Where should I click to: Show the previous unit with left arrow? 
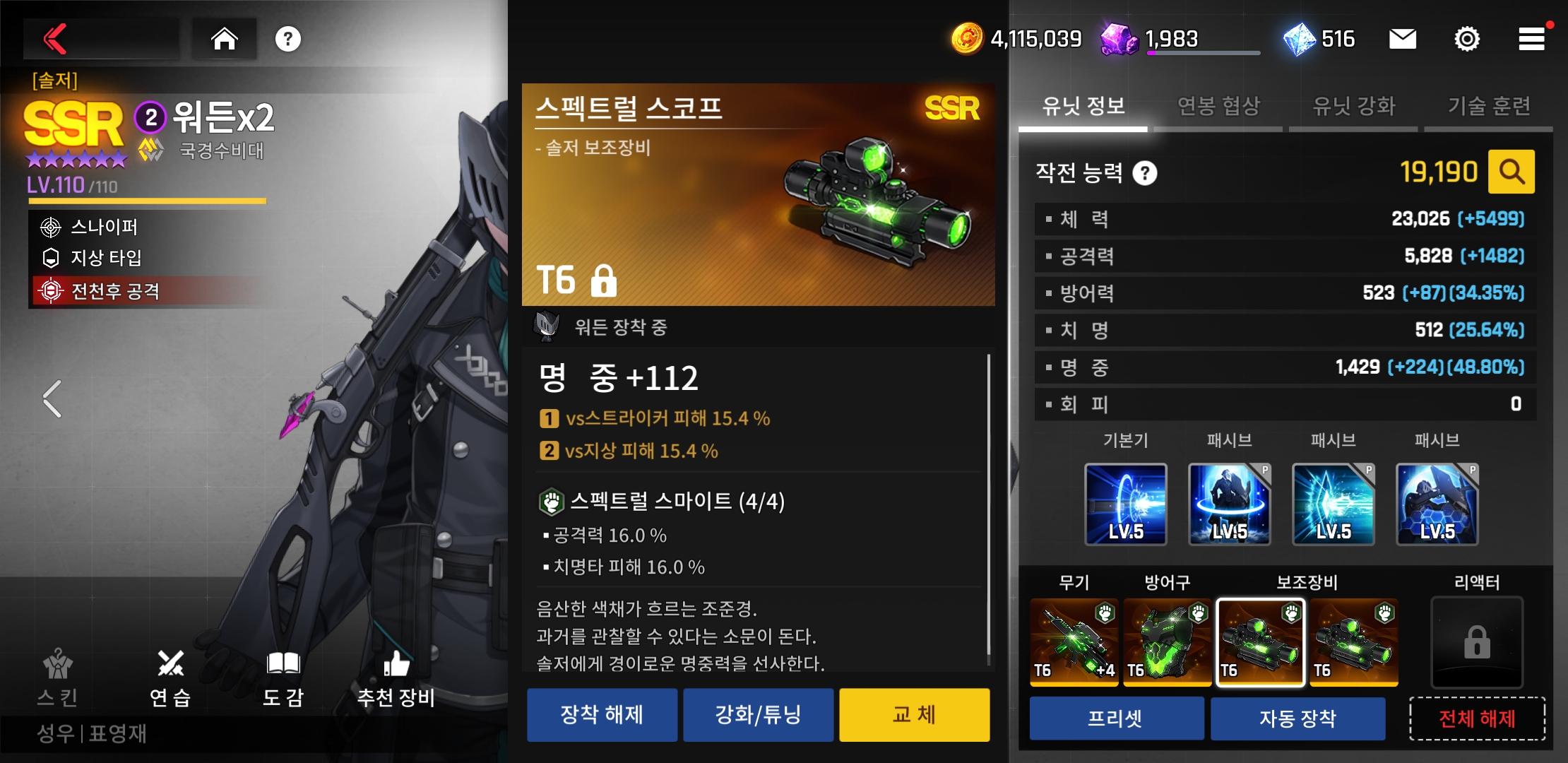click(52, 399)
